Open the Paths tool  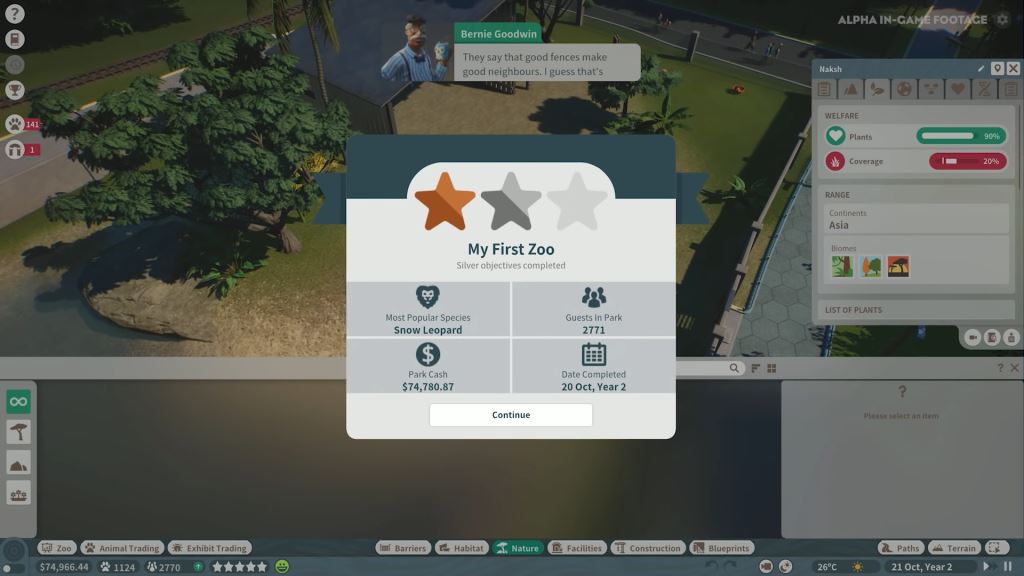coord(900,548)
